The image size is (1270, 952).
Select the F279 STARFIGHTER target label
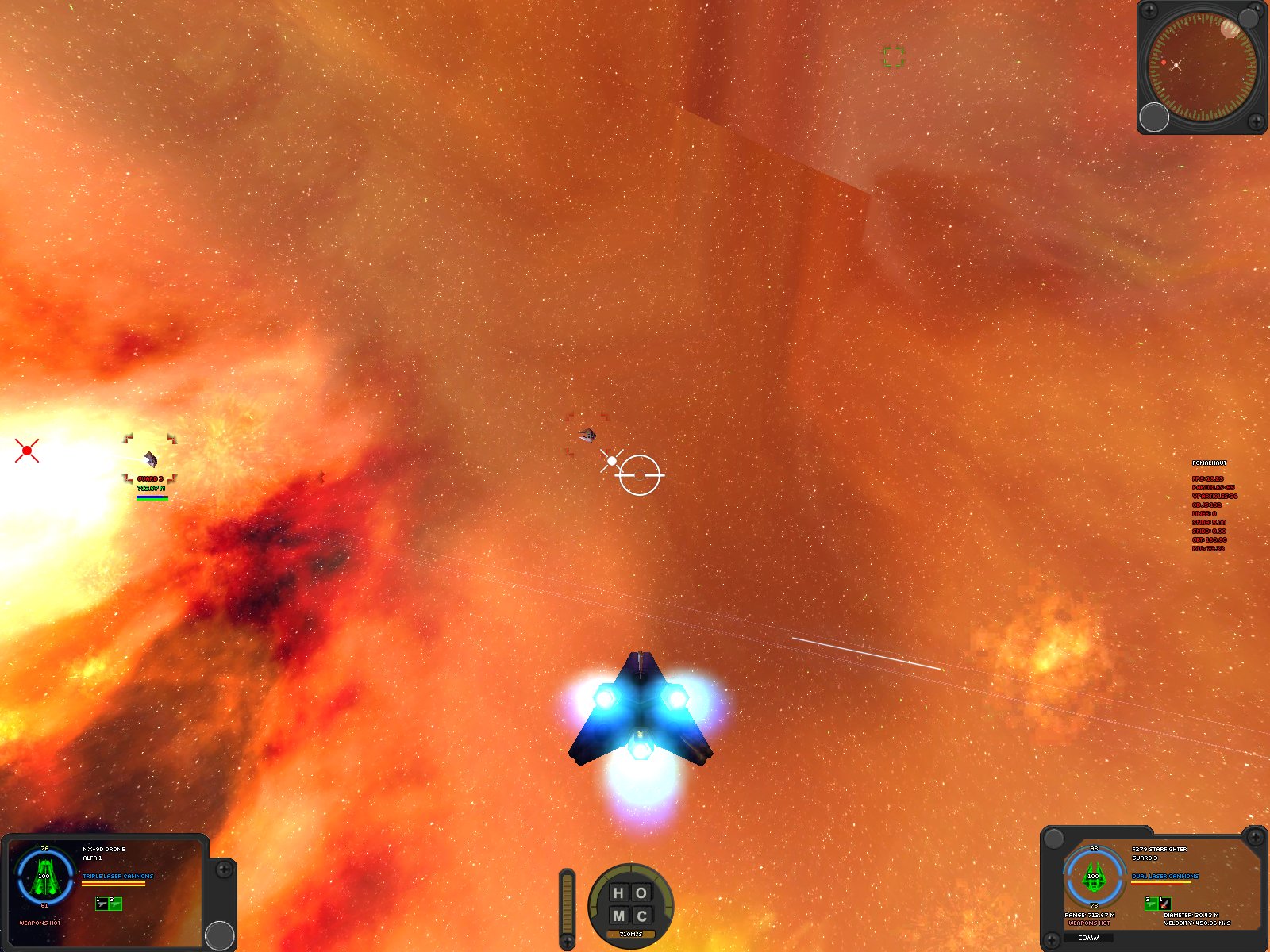[1160, 849]
